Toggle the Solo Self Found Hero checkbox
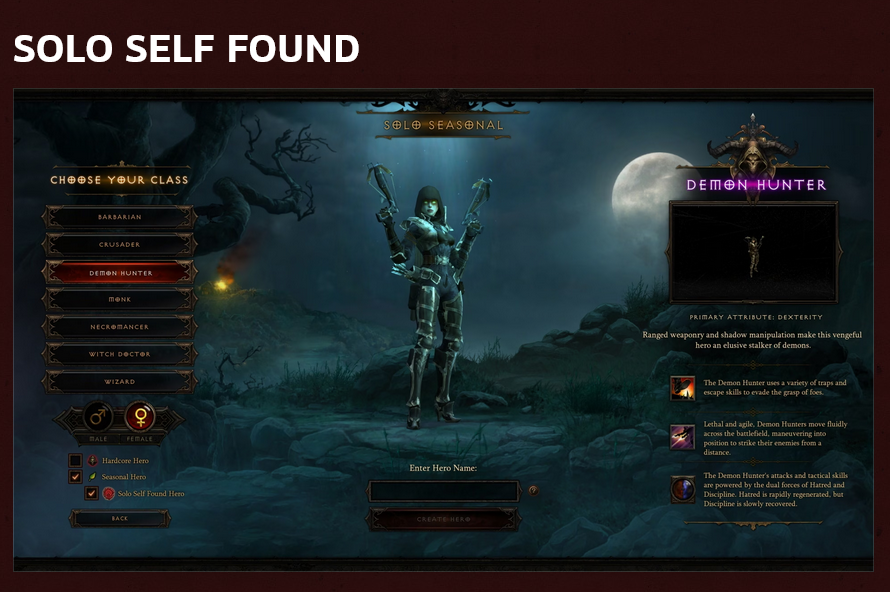 (x=91, y=493)
